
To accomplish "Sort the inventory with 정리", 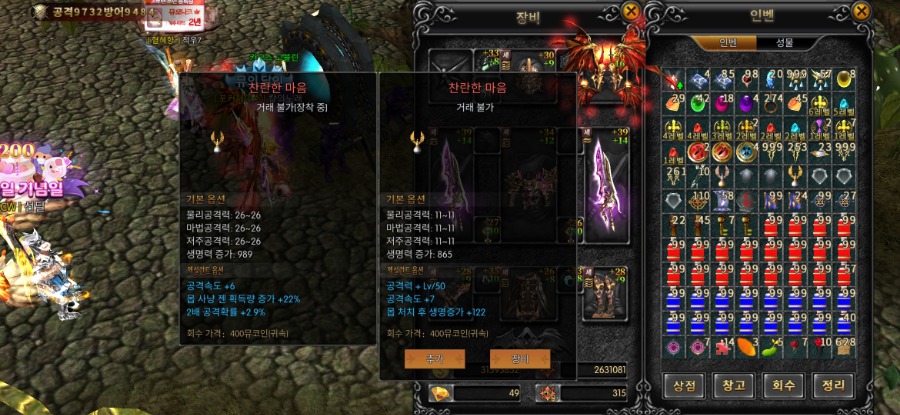I will pyautogui.click(x=833, y=386).
